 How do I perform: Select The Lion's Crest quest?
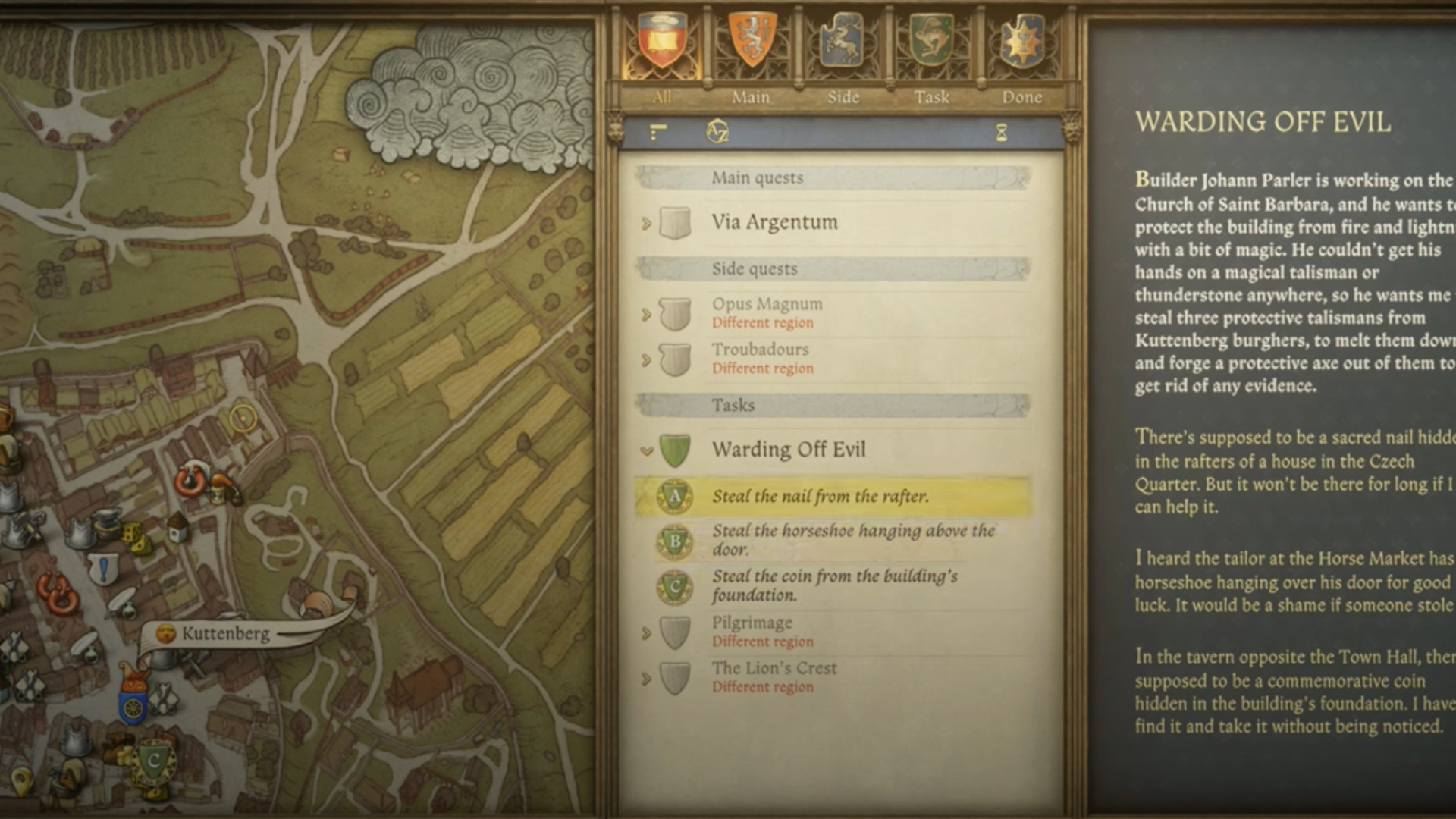coord(773,669)
